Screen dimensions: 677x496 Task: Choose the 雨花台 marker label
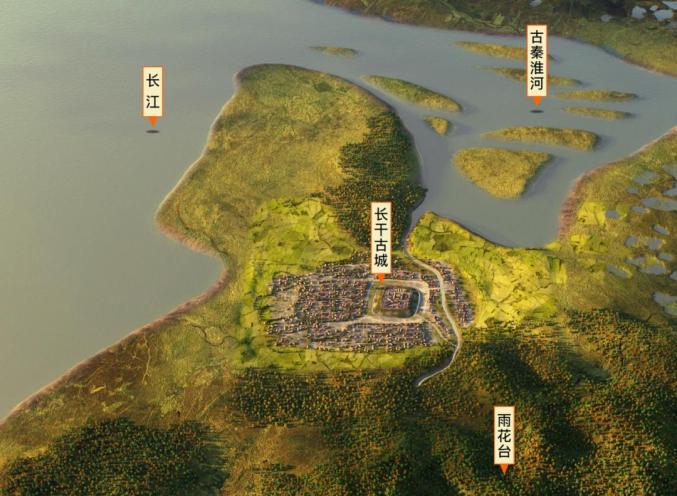click(x=504, y=435)
